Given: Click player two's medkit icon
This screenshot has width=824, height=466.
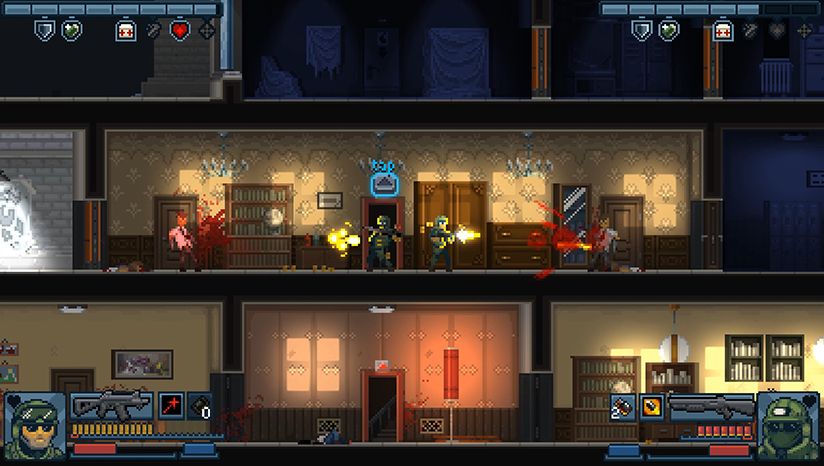Looking at the screenshot, I should (x=722, y=30).
